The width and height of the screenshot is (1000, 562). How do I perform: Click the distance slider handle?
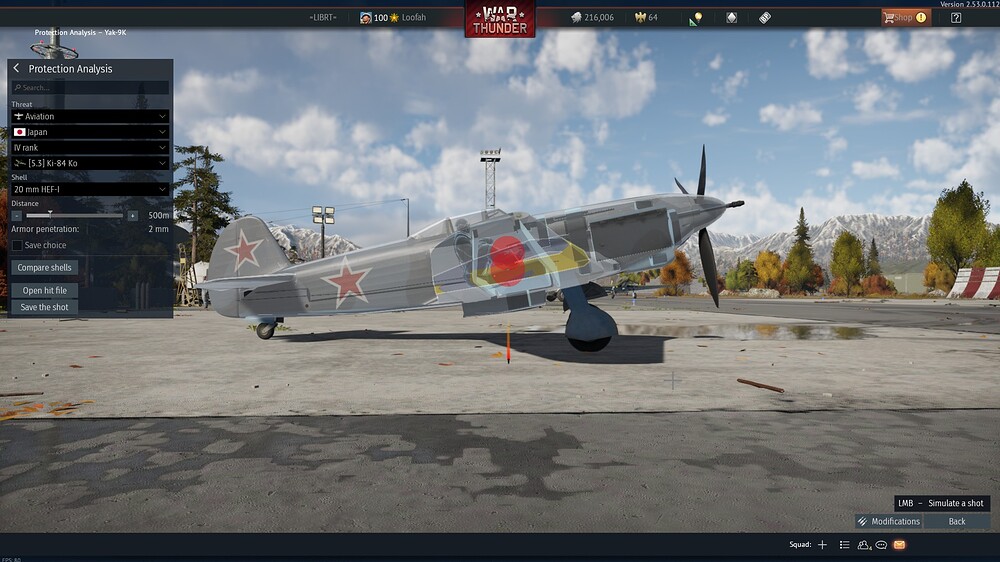pos(50,215)
